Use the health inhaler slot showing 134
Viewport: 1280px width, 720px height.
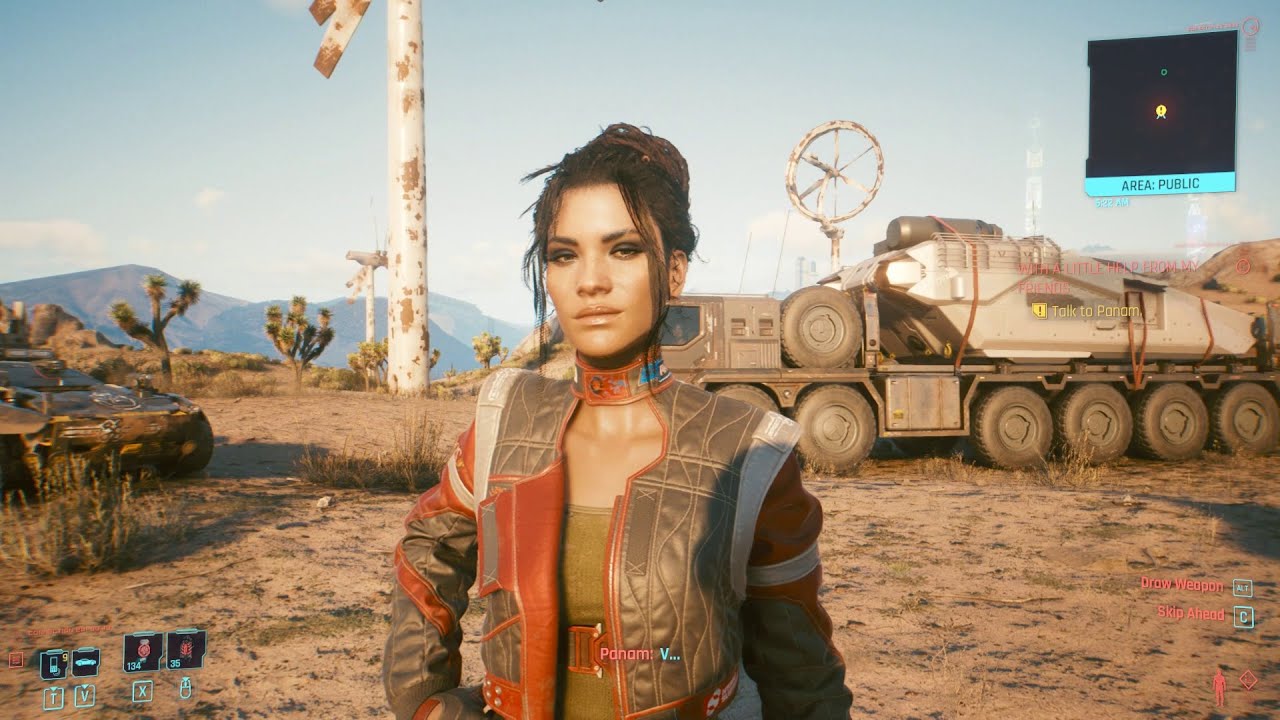(x=142, y=651)
